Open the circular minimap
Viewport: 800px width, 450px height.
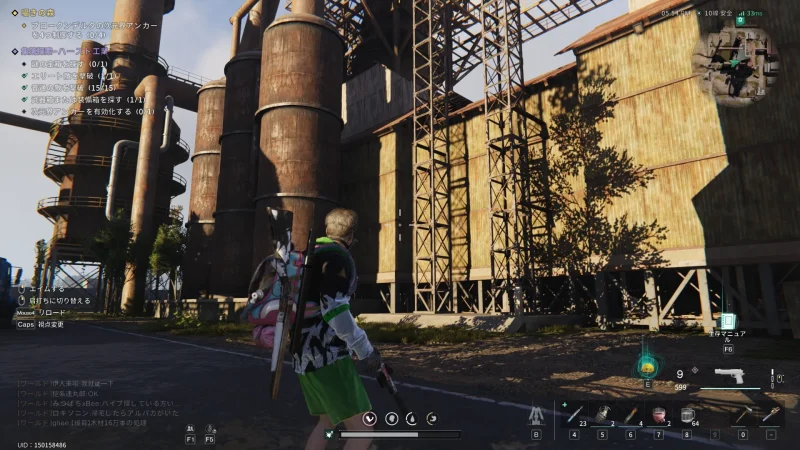pos(739,61)
